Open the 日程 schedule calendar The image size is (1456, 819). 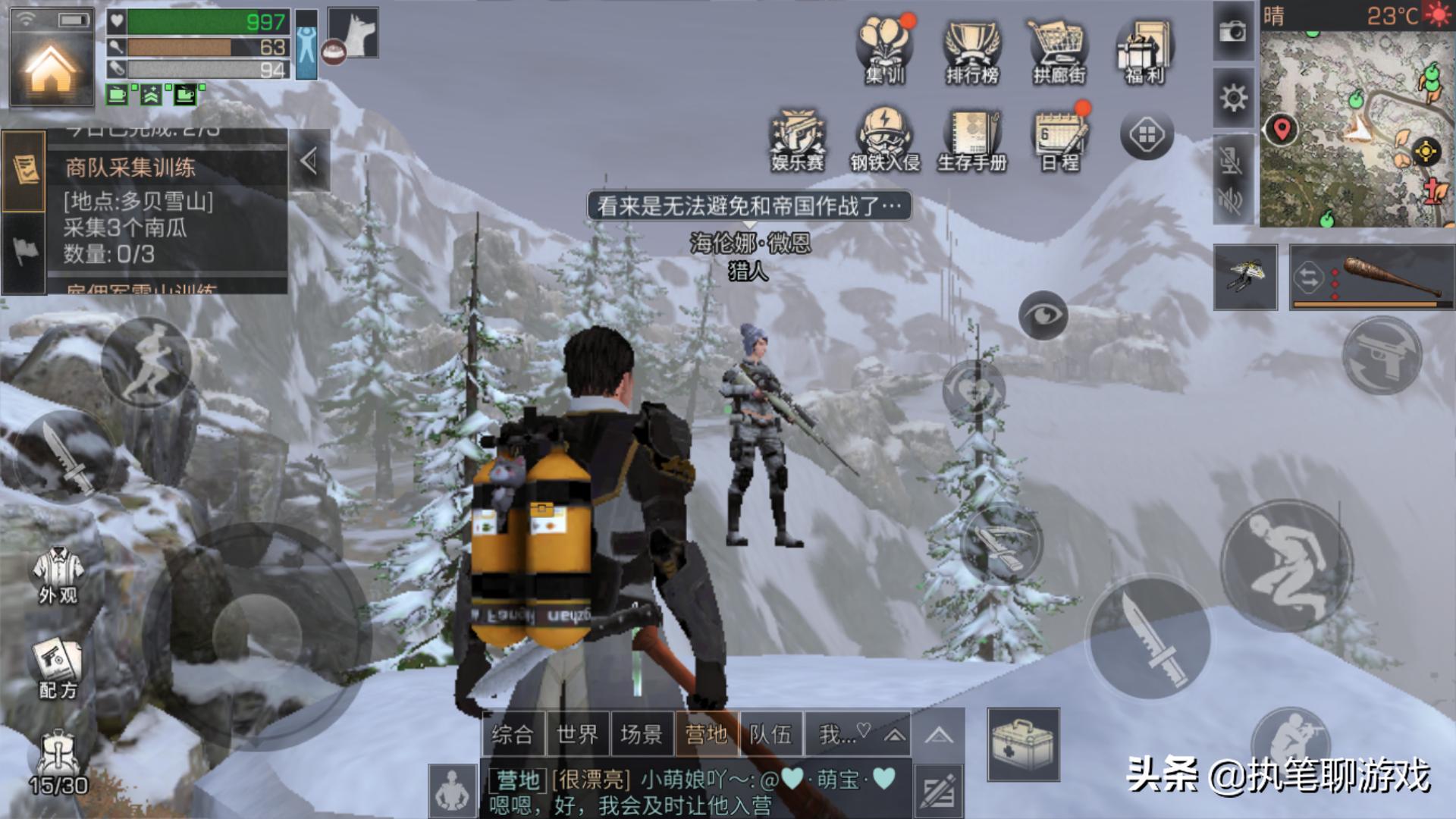(x=1060, y=140)
